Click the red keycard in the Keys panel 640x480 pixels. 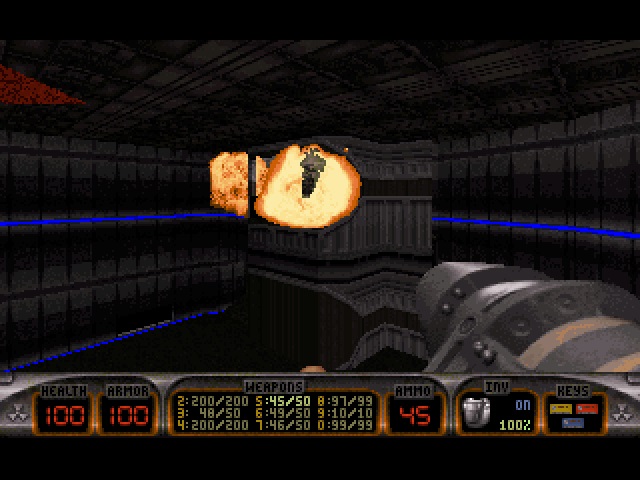(585, 407)
